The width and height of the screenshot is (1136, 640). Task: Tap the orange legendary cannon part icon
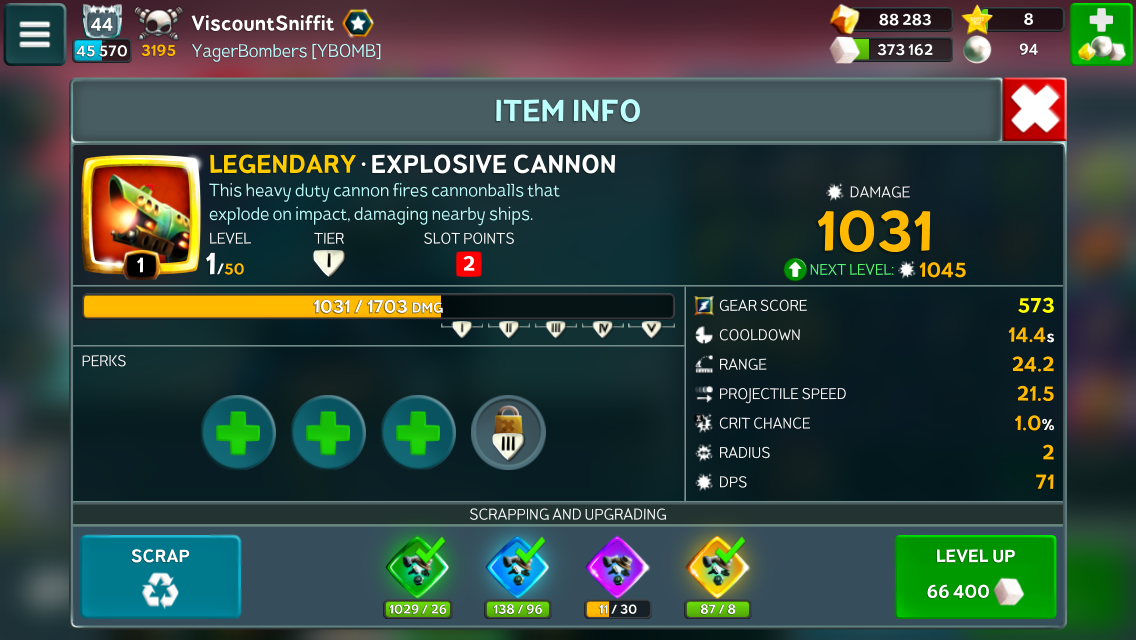click(717, 567)
